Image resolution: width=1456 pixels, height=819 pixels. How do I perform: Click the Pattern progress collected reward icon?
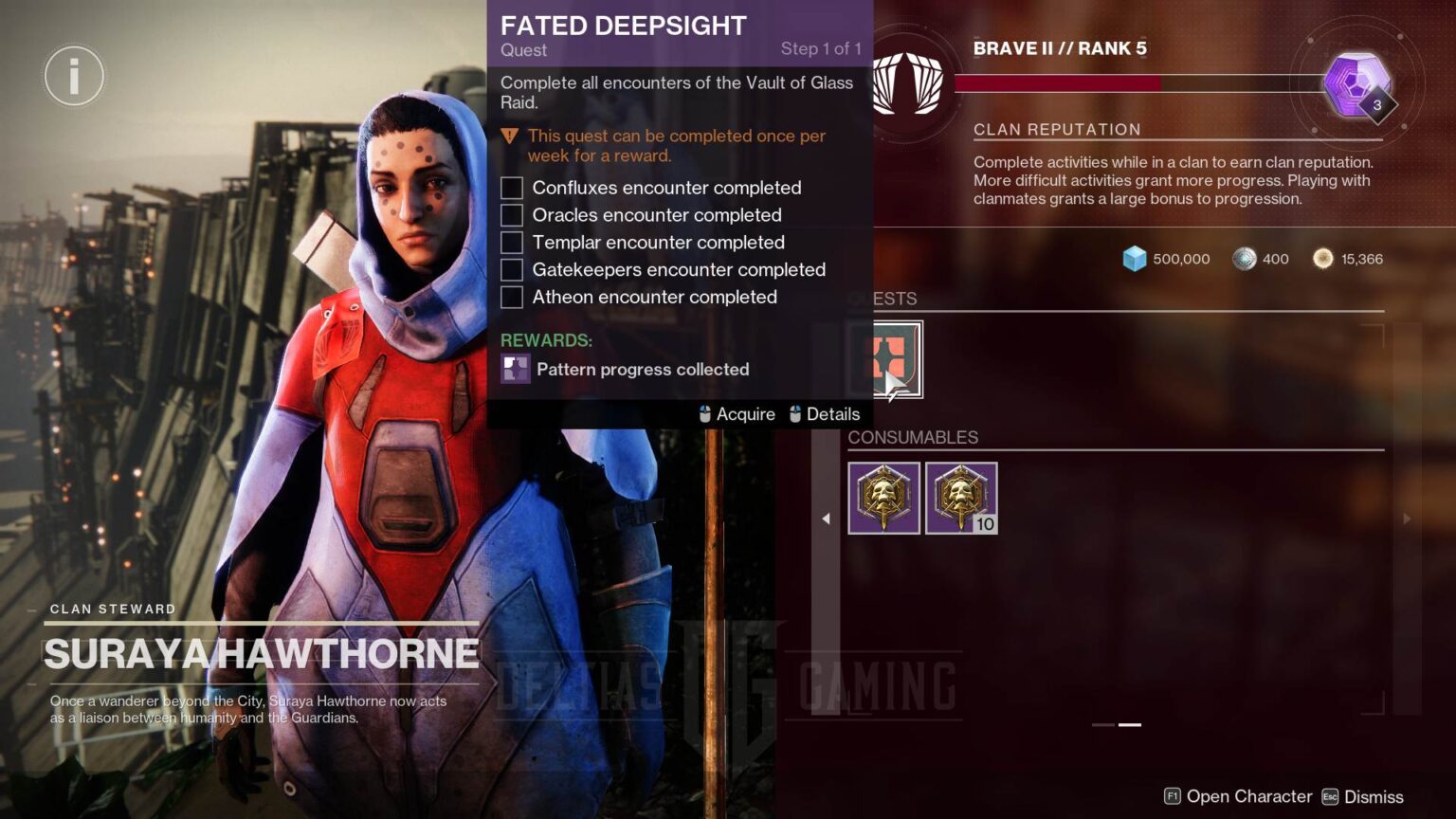[515, 370]
